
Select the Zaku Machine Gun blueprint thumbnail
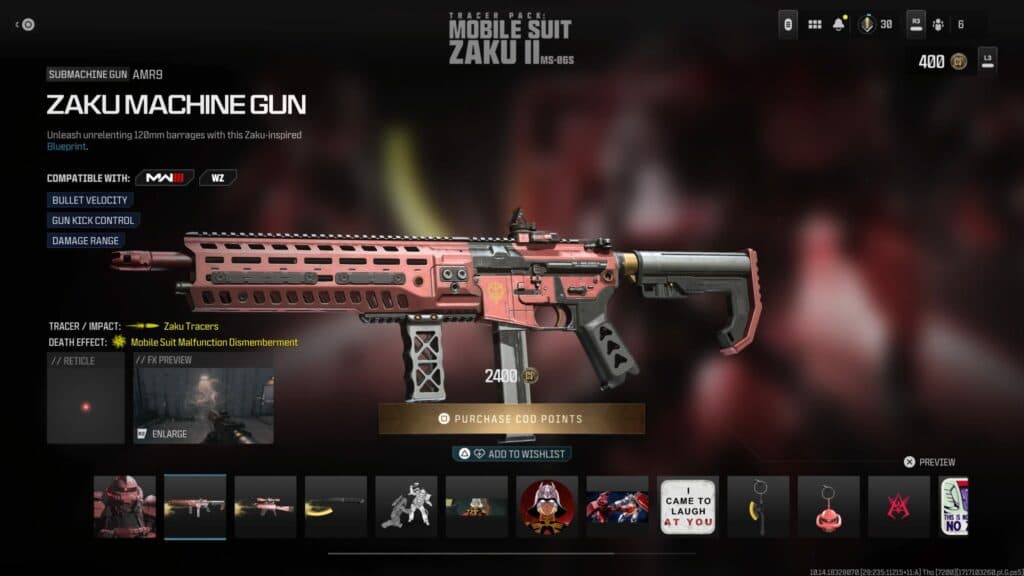[195, 506]
